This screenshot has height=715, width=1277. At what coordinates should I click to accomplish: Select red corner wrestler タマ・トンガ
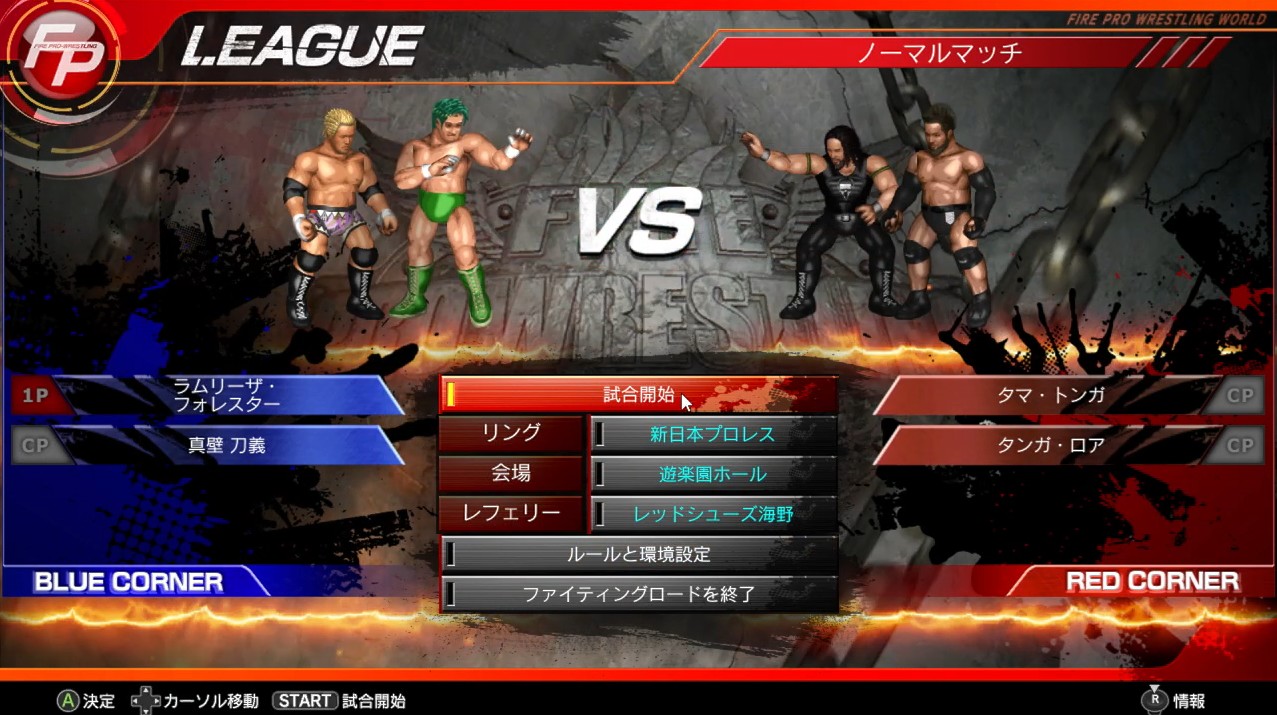pos(1050,395)
